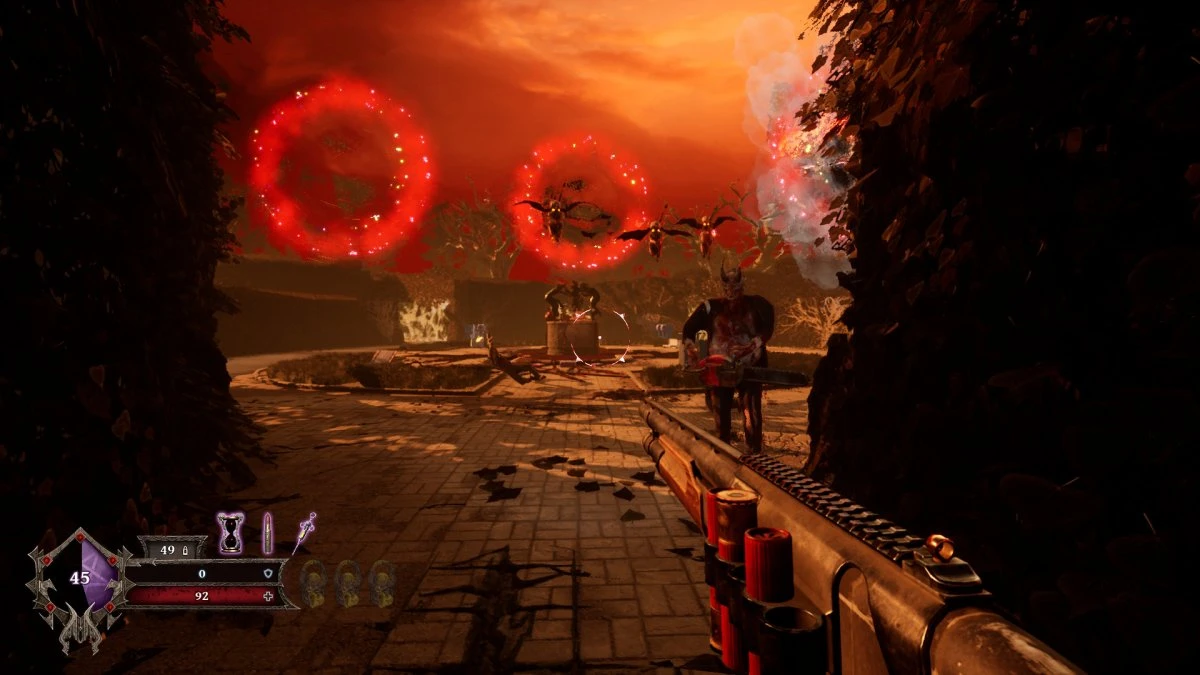Select the bullet power-up icon
This screenshot has height=675, width=1200.
267,533
